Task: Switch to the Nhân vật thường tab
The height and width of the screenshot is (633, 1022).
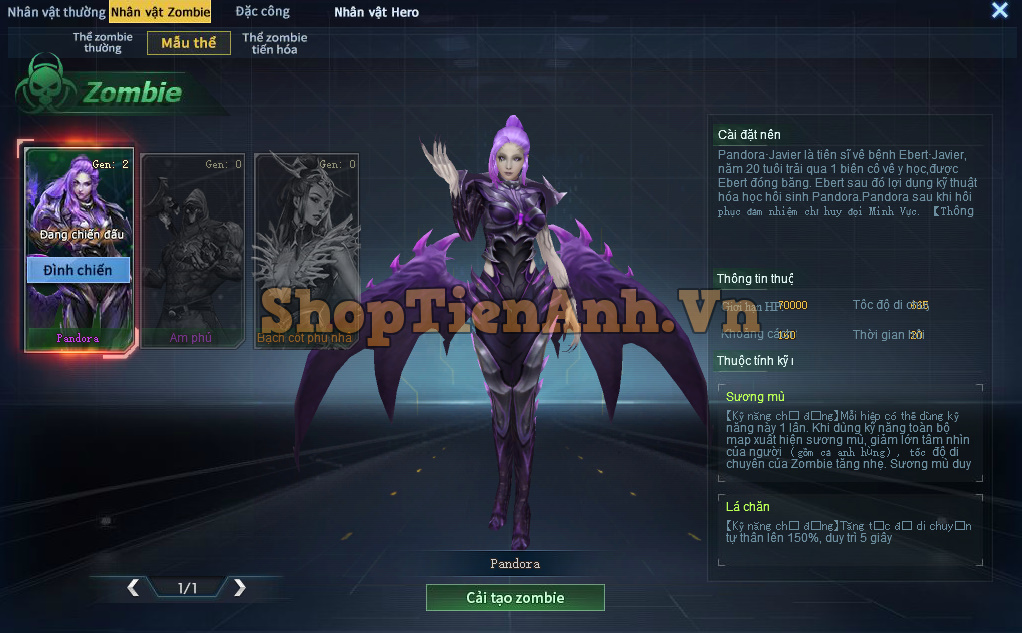Action: pos(56,12)
